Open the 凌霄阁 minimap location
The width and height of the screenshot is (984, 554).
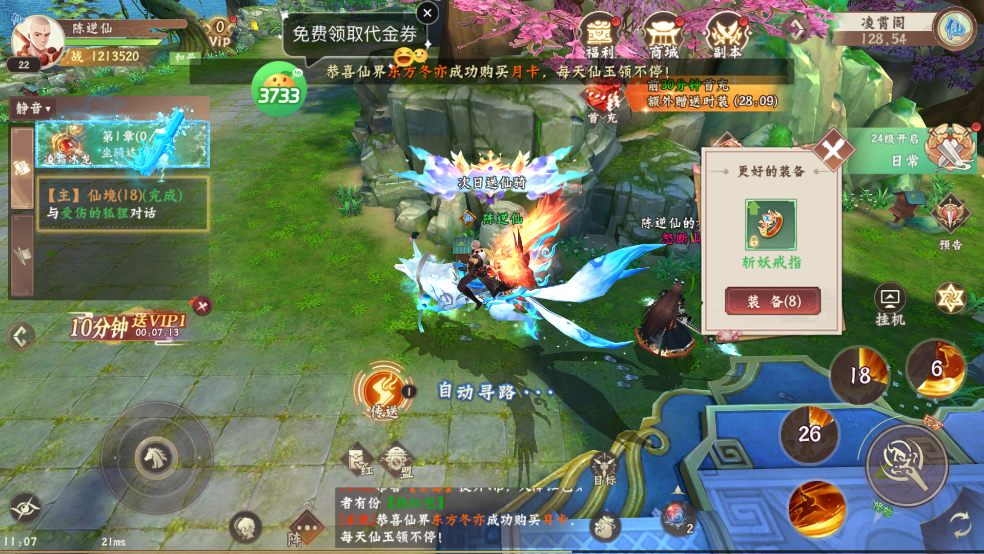tap(956, 28)
